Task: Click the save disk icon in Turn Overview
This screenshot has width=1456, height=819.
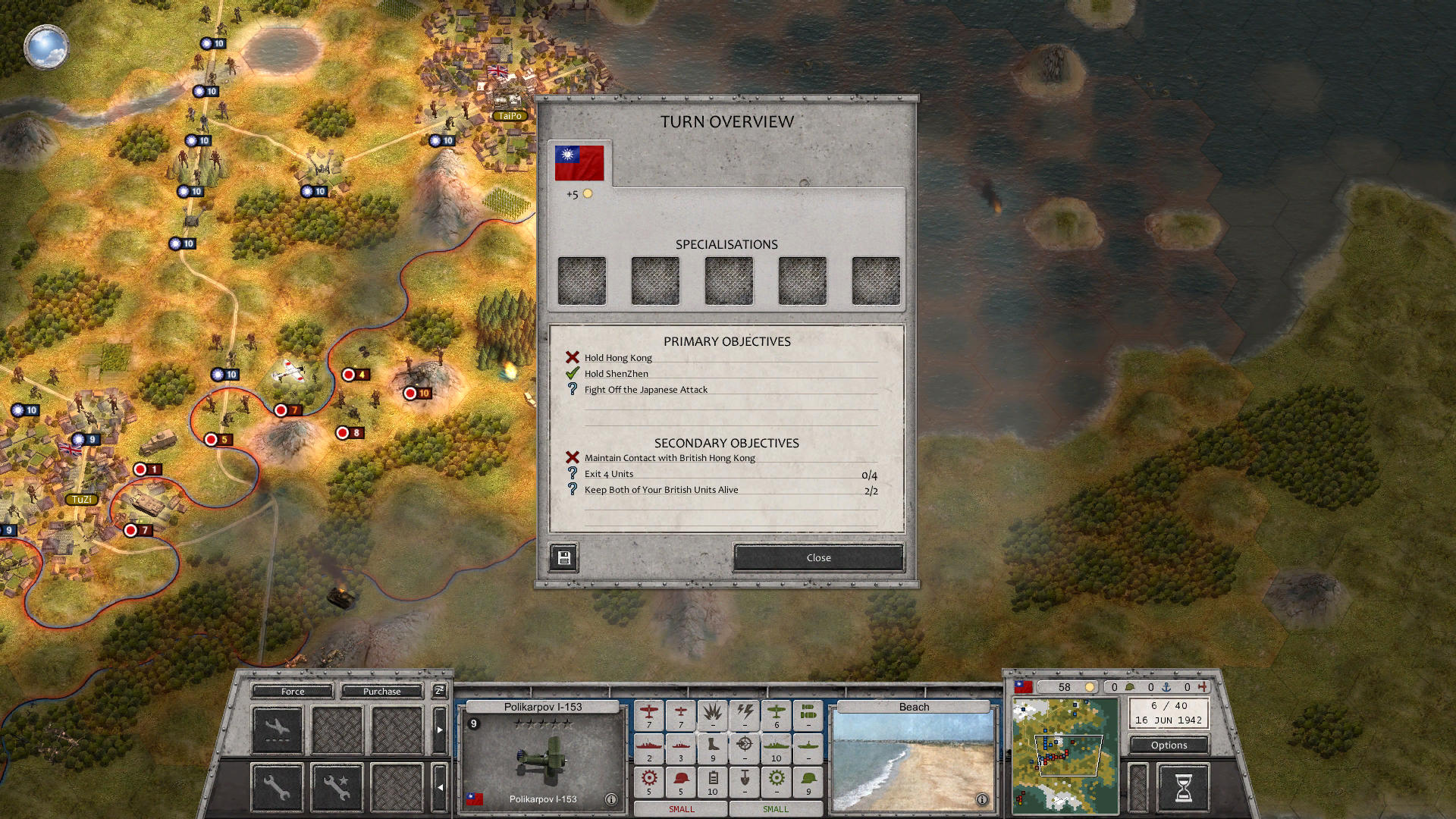Action: (563, 557)
